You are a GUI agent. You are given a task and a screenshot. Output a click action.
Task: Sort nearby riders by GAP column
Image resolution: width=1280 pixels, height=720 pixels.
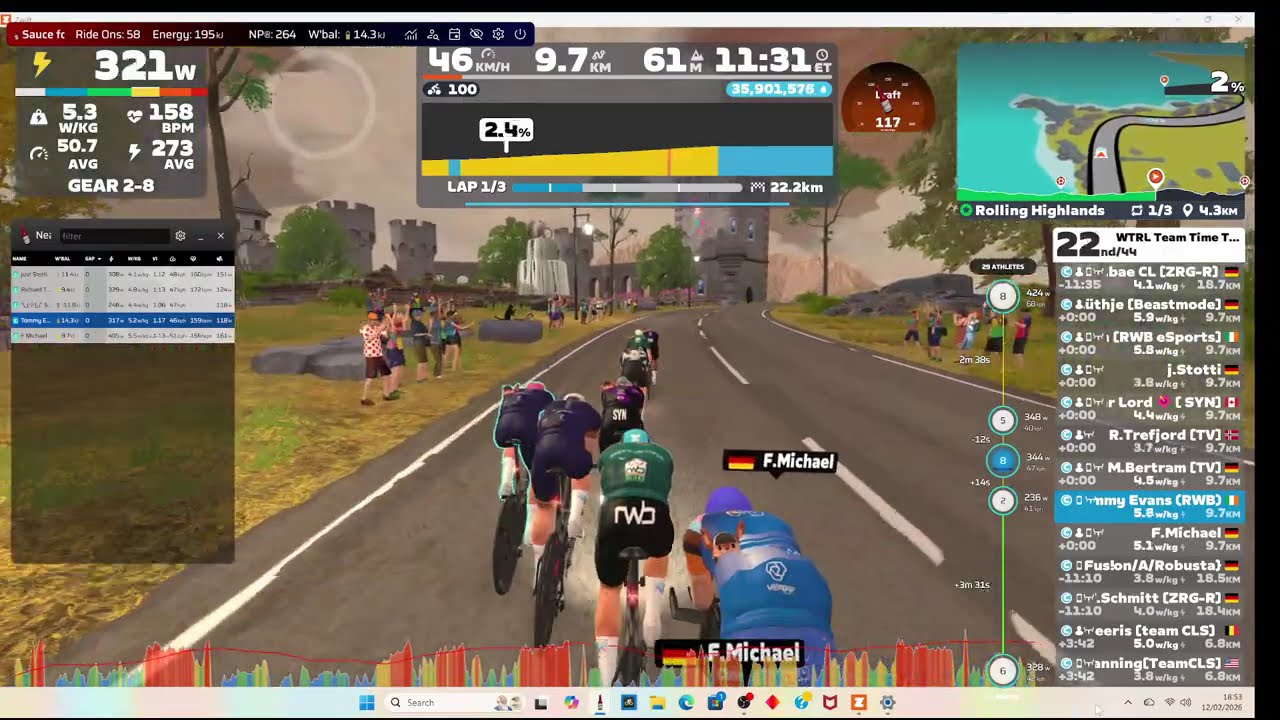click(x=92, y=259)
